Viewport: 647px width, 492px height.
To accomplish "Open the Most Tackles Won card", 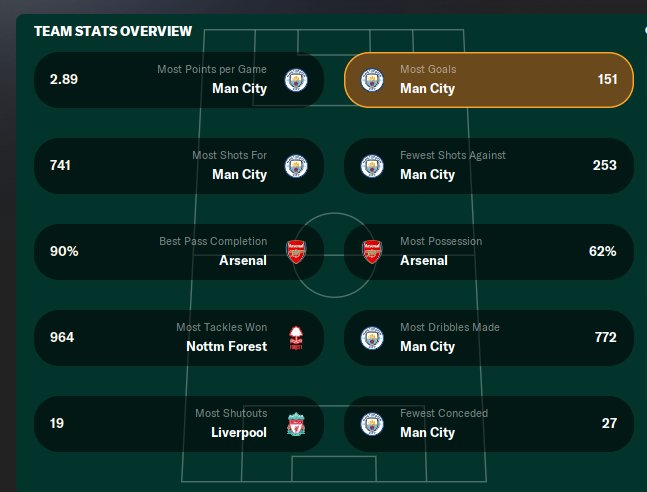I will (178, 338).
